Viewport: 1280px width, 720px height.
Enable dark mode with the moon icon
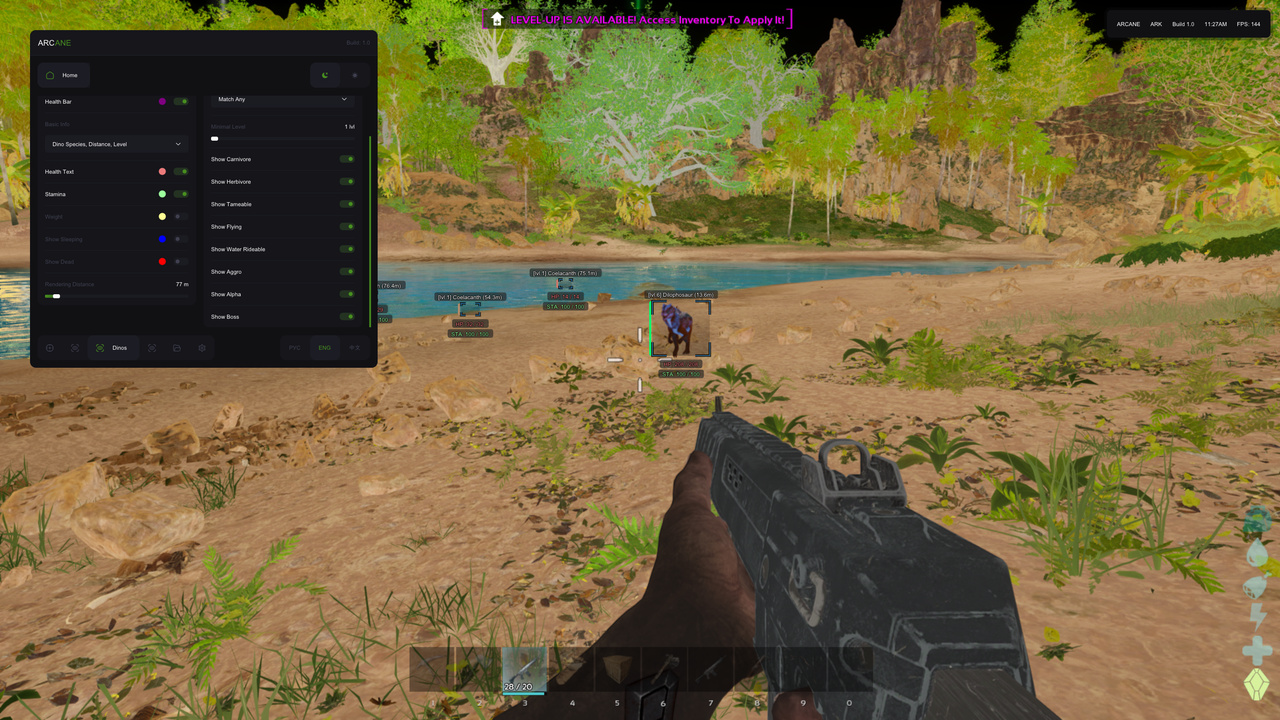(x=325, y=75)
